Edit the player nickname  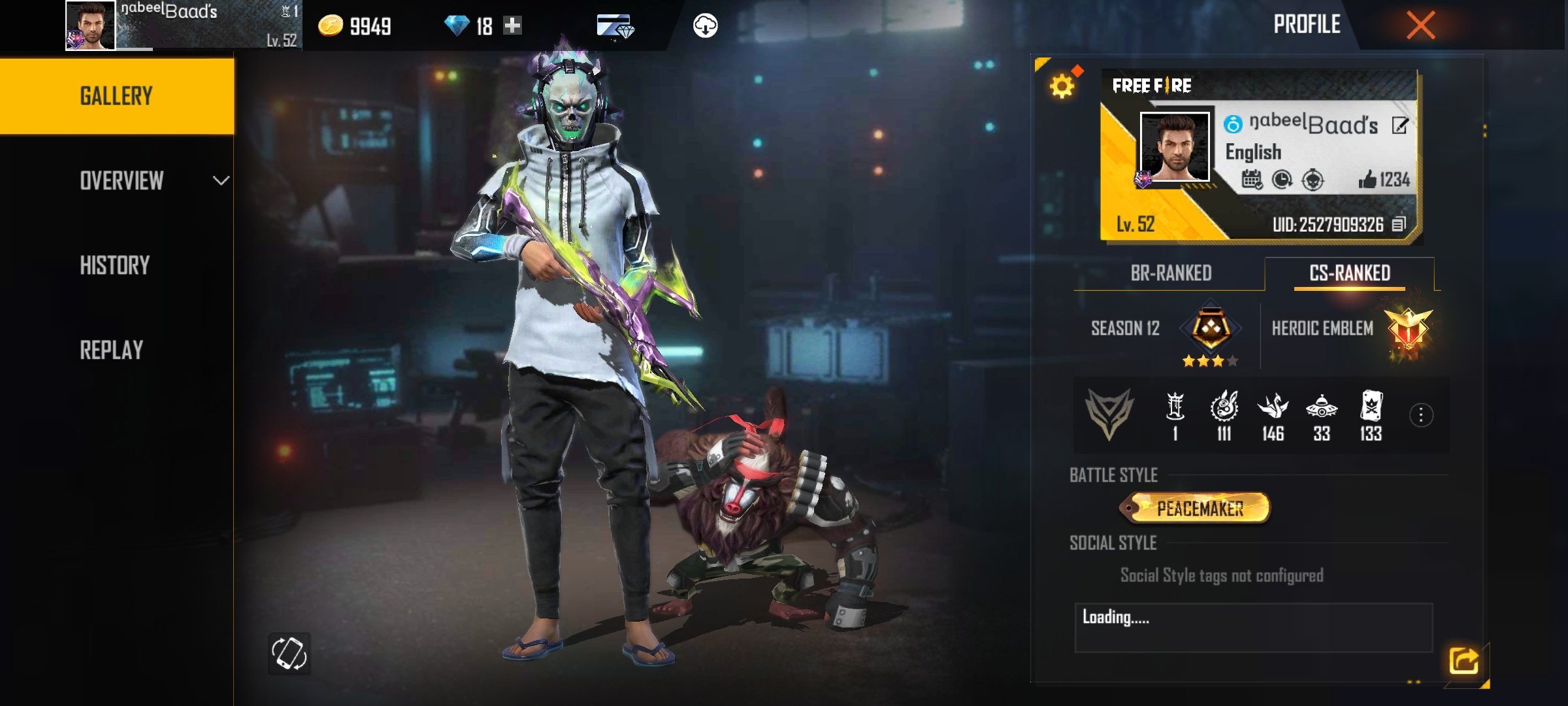pyautogui.click(x=1399, y=125)
